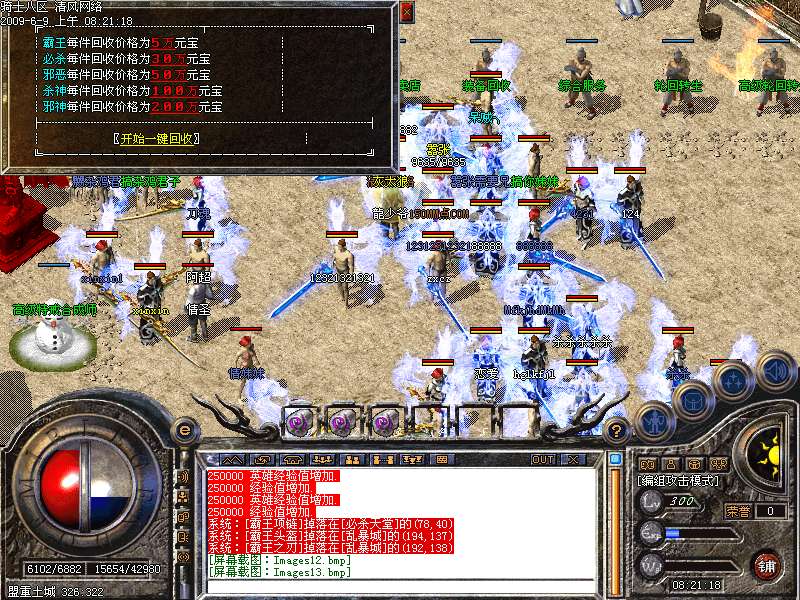Image resolution: width=800 pixels, height=600 pixels.
Task: Click the X button above the chat log
Action: tap(573, 459)
